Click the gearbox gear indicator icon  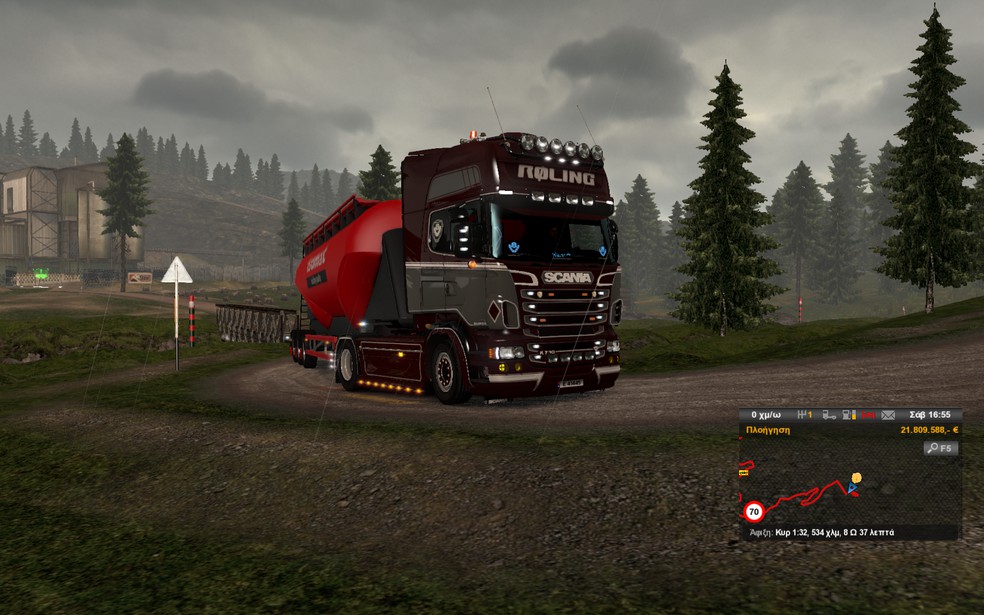(x=802, y=414)
